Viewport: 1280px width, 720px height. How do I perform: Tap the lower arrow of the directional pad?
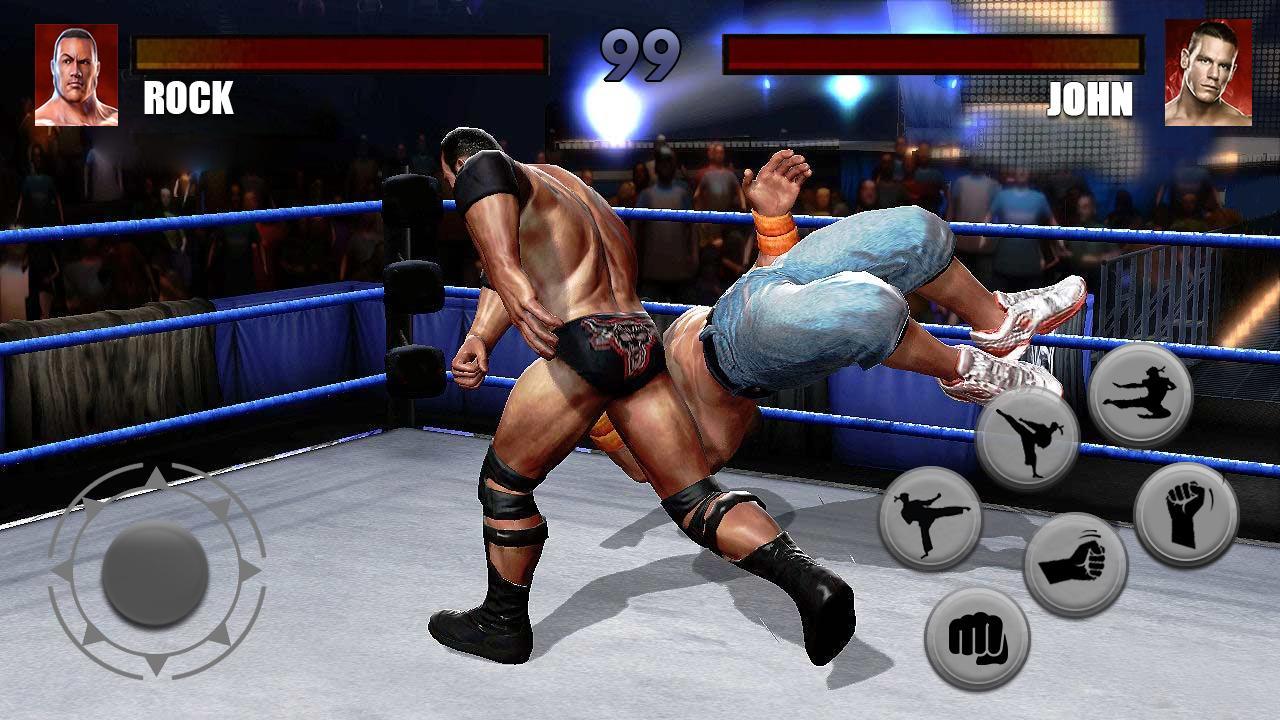click(x=158, y=665)
